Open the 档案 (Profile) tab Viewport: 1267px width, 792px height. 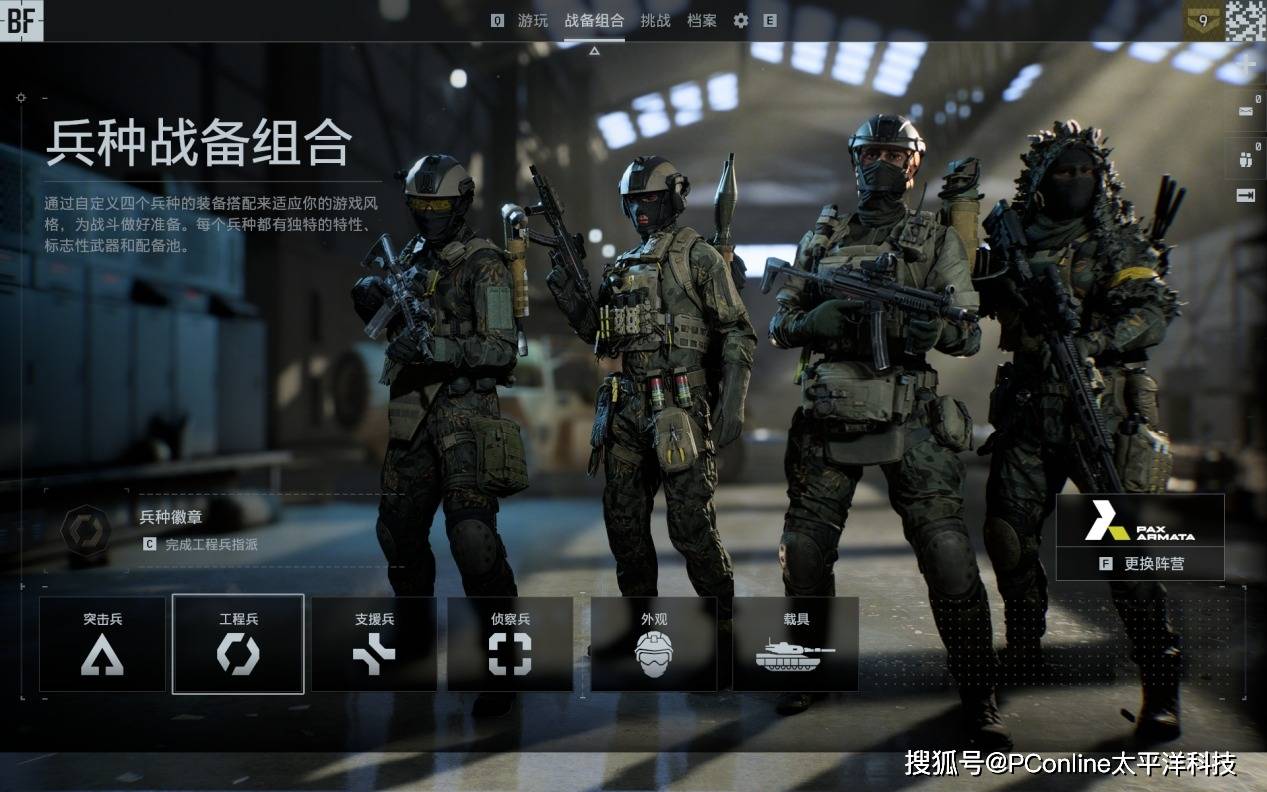coord(702,21)
